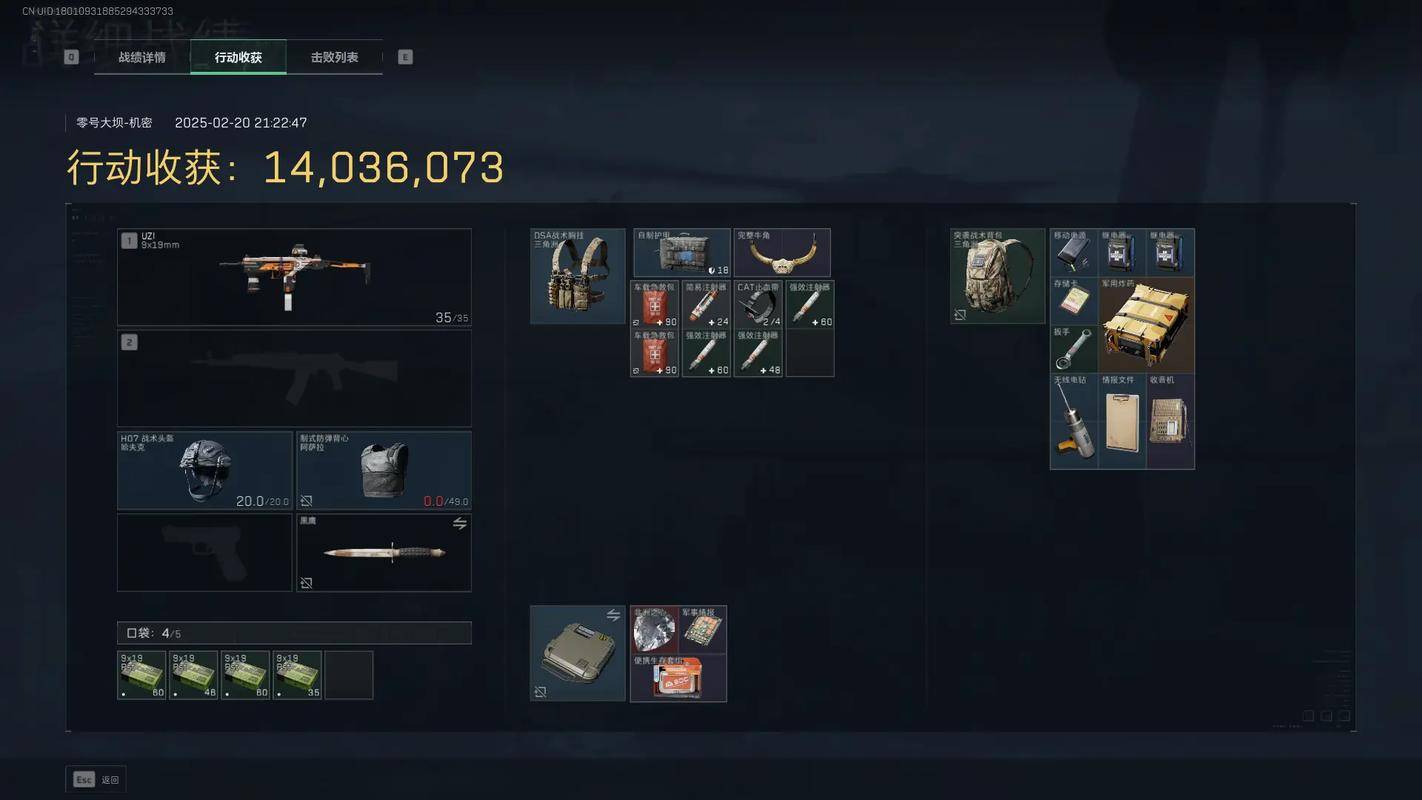Click the 自制护甲 armor item
Image resolution: width=1422 pixels, height=800 pixels.
pyautogui.click(x=682, y=253)
